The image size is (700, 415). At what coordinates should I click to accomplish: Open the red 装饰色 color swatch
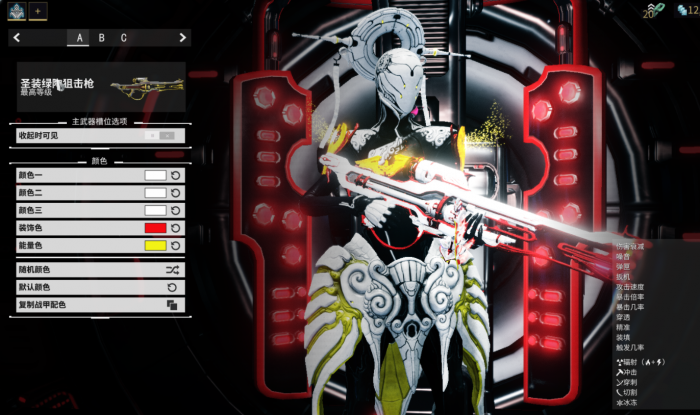pos(155,228)
